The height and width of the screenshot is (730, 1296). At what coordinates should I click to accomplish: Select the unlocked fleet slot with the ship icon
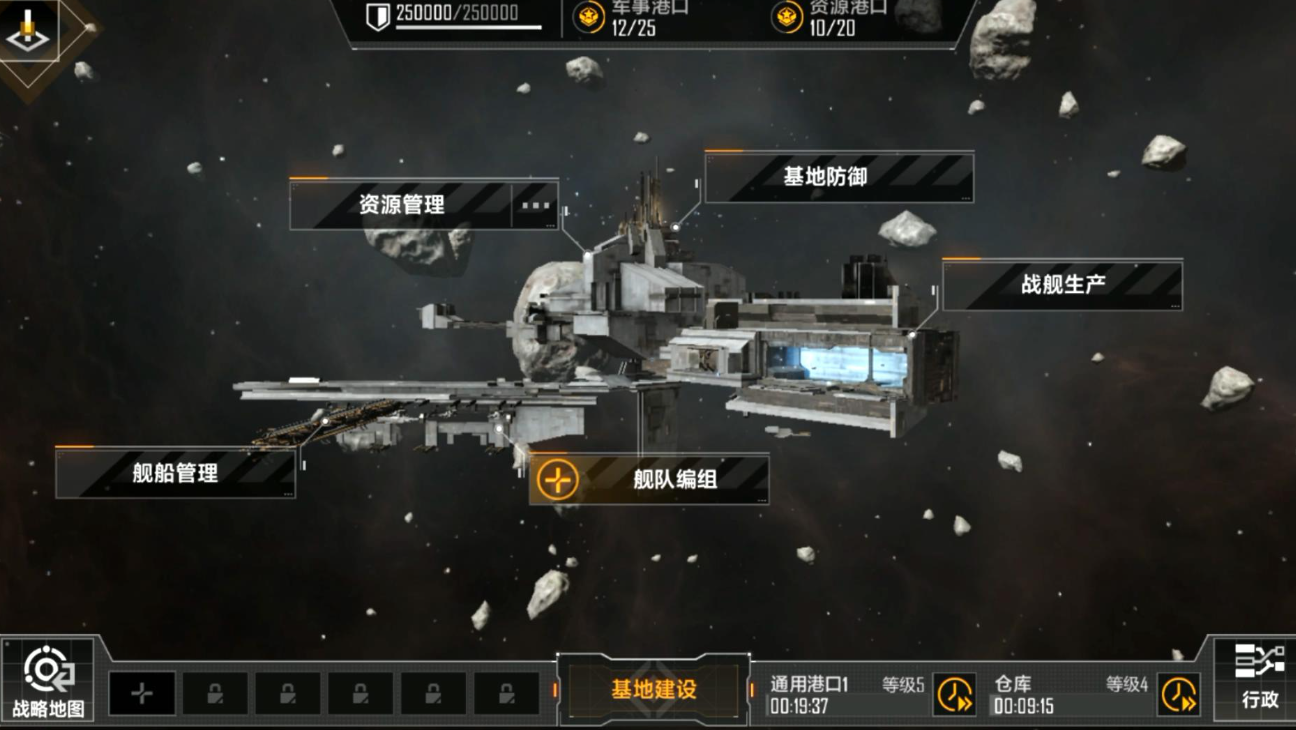tap(142, 694)
